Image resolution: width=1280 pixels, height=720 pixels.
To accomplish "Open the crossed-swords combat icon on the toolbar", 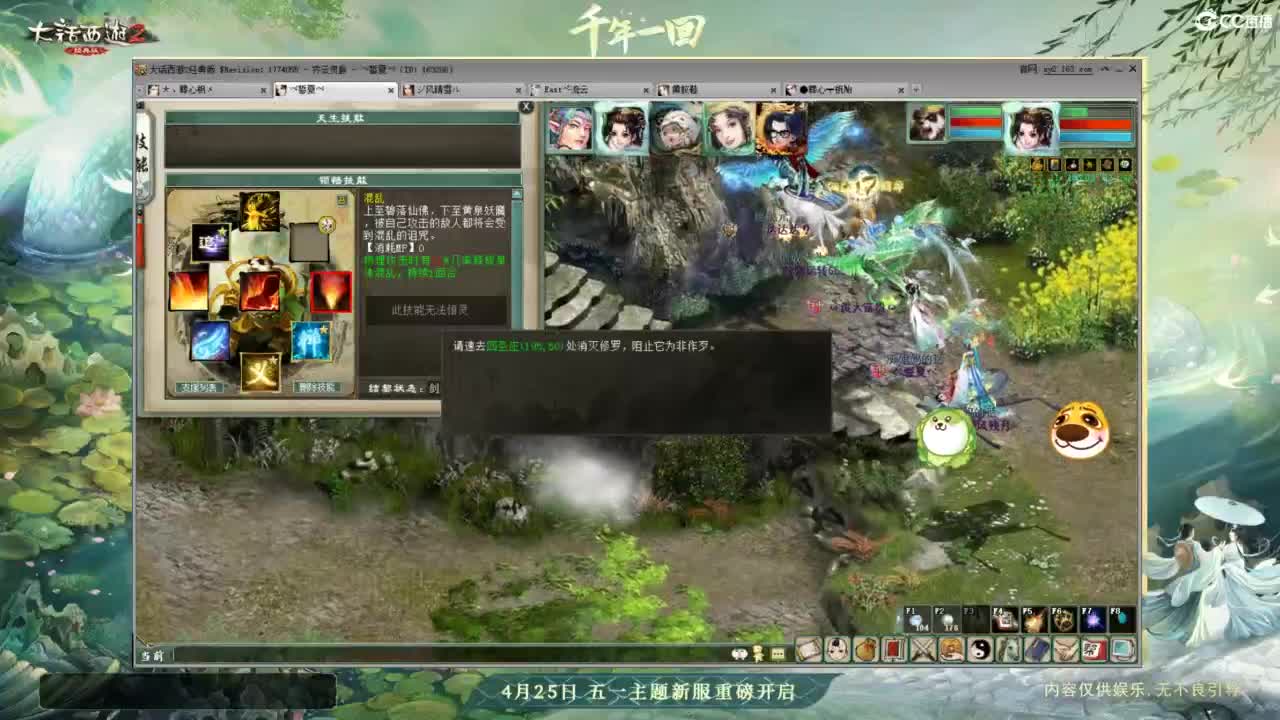I will tap(922, 648).
